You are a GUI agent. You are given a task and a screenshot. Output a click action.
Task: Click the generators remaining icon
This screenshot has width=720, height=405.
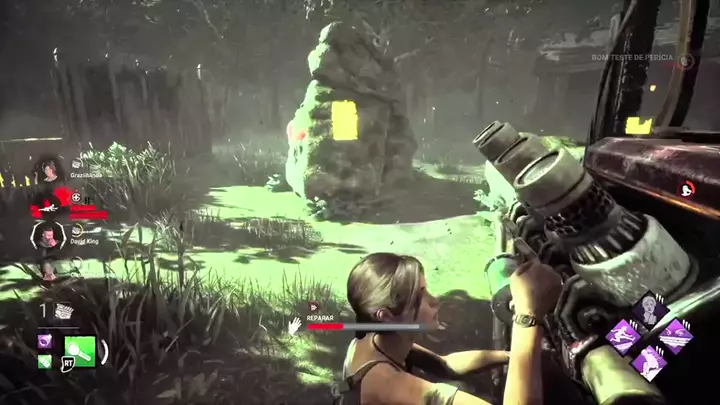(x=64, y=312)
